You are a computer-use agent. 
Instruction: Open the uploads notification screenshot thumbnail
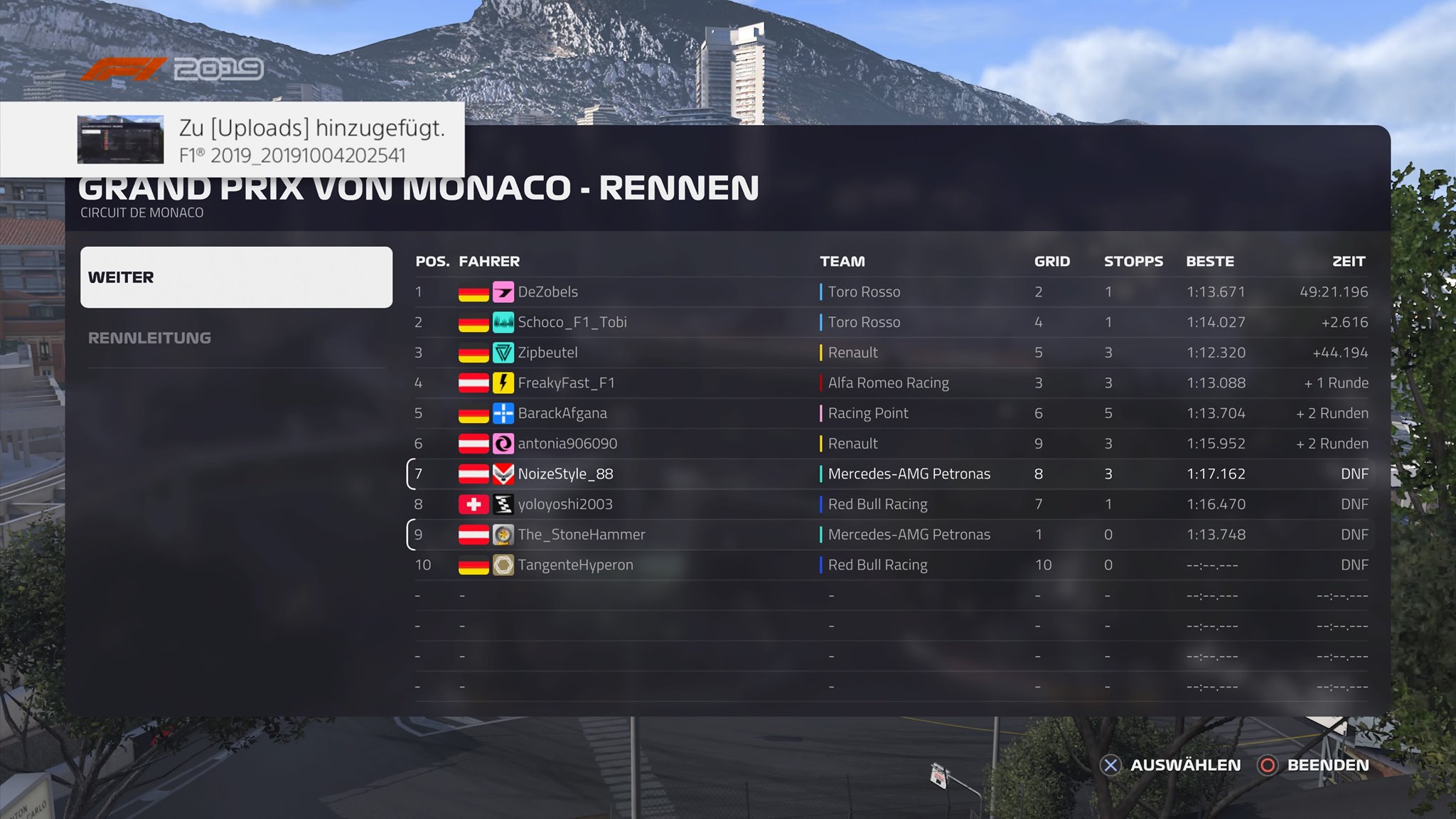(120, 140)
